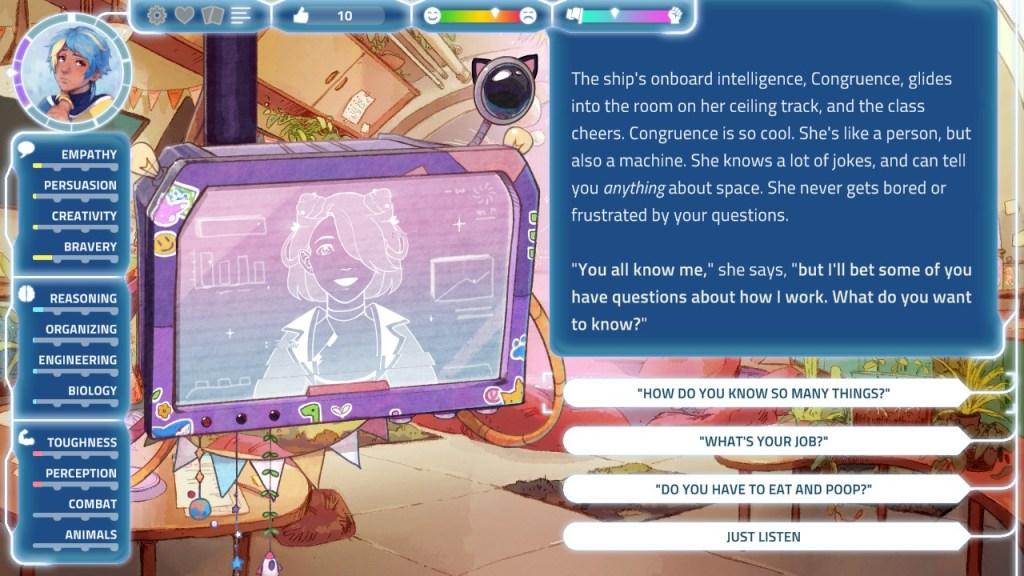Image resolution: width=1024 pixels, height=576 pixels.
Task: Open settings with the gear icon
Action: [157, 15]
